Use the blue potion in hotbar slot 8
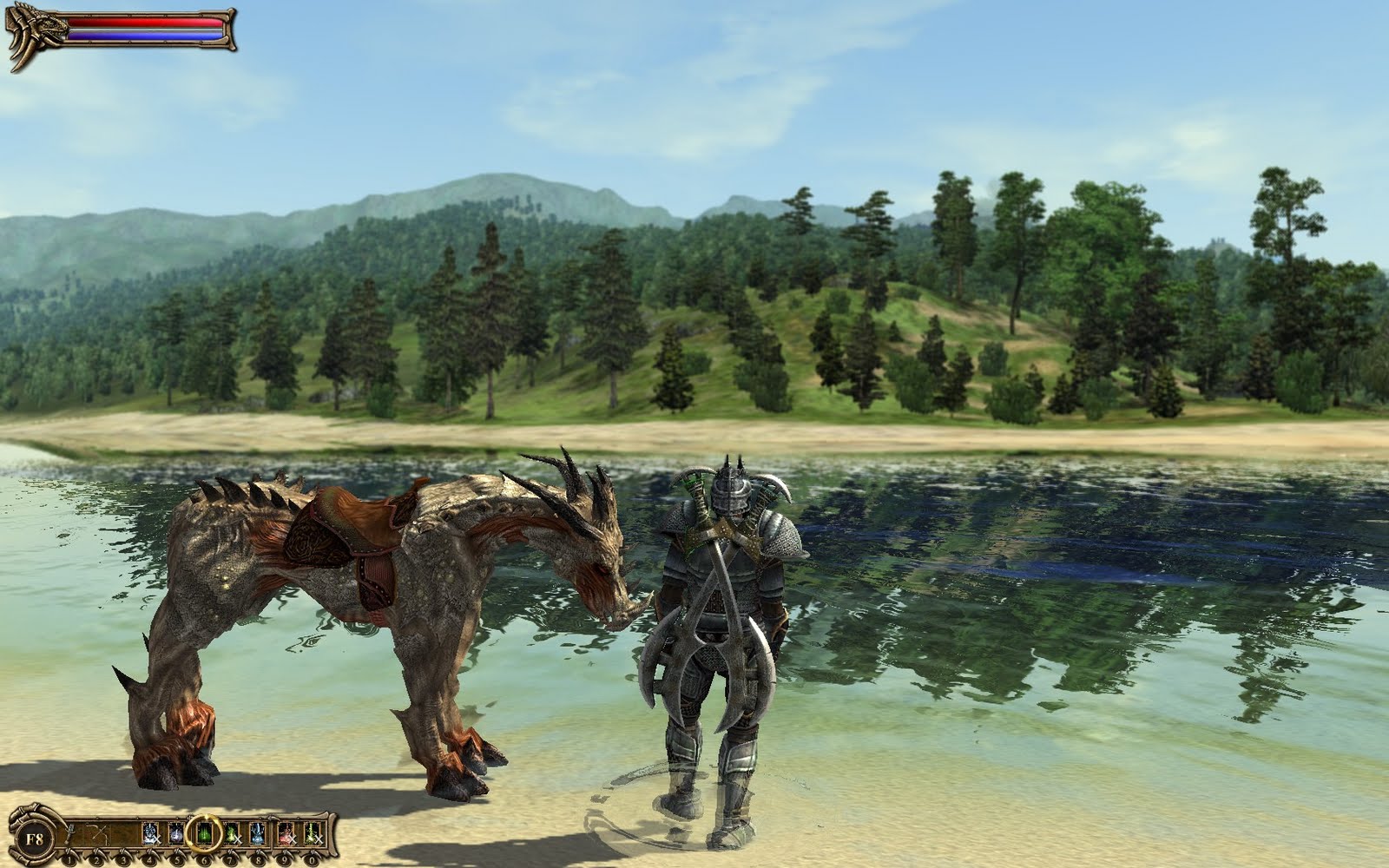Viewport: 1389px width, 868px height. click(257, 833)
